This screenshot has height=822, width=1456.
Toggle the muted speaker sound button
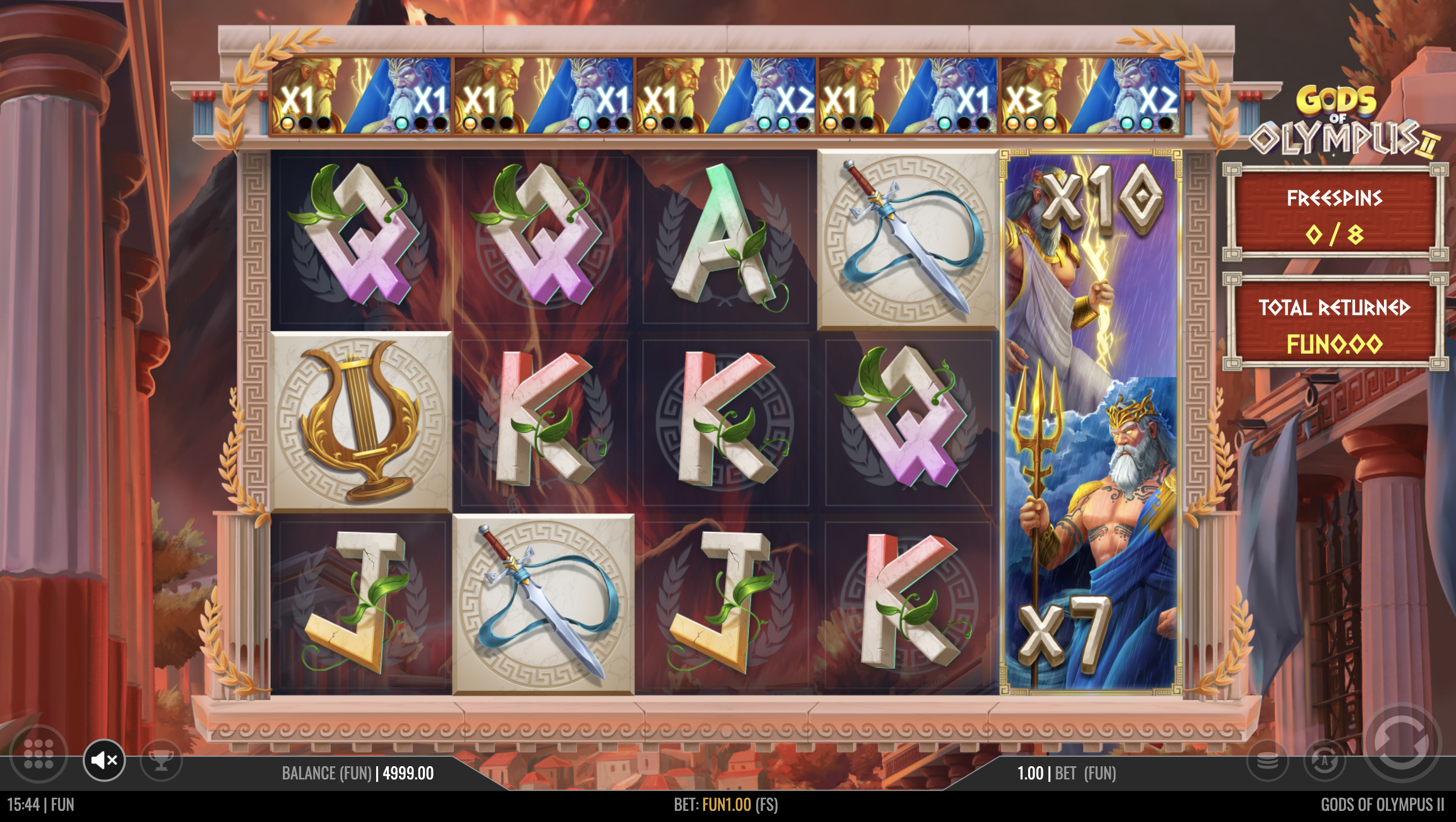[104, 760]
